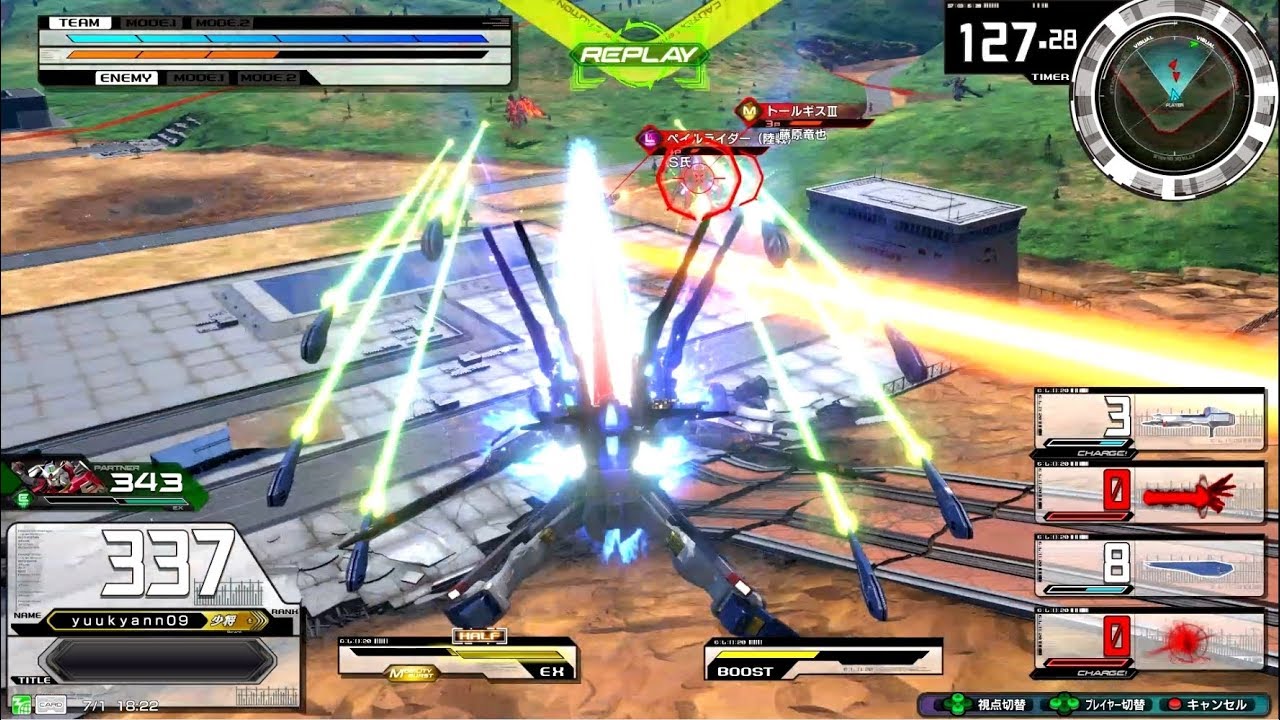Select the red hand weapon slot
The height and width of the screenshot is (720, 1280).
pyautogui.click(x=1150, y=492)
